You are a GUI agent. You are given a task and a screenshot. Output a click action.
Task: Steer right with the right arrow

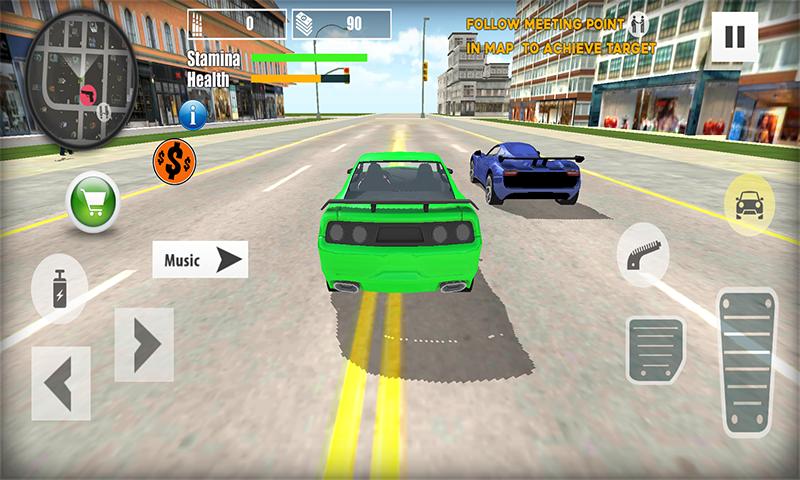[144, 344]
